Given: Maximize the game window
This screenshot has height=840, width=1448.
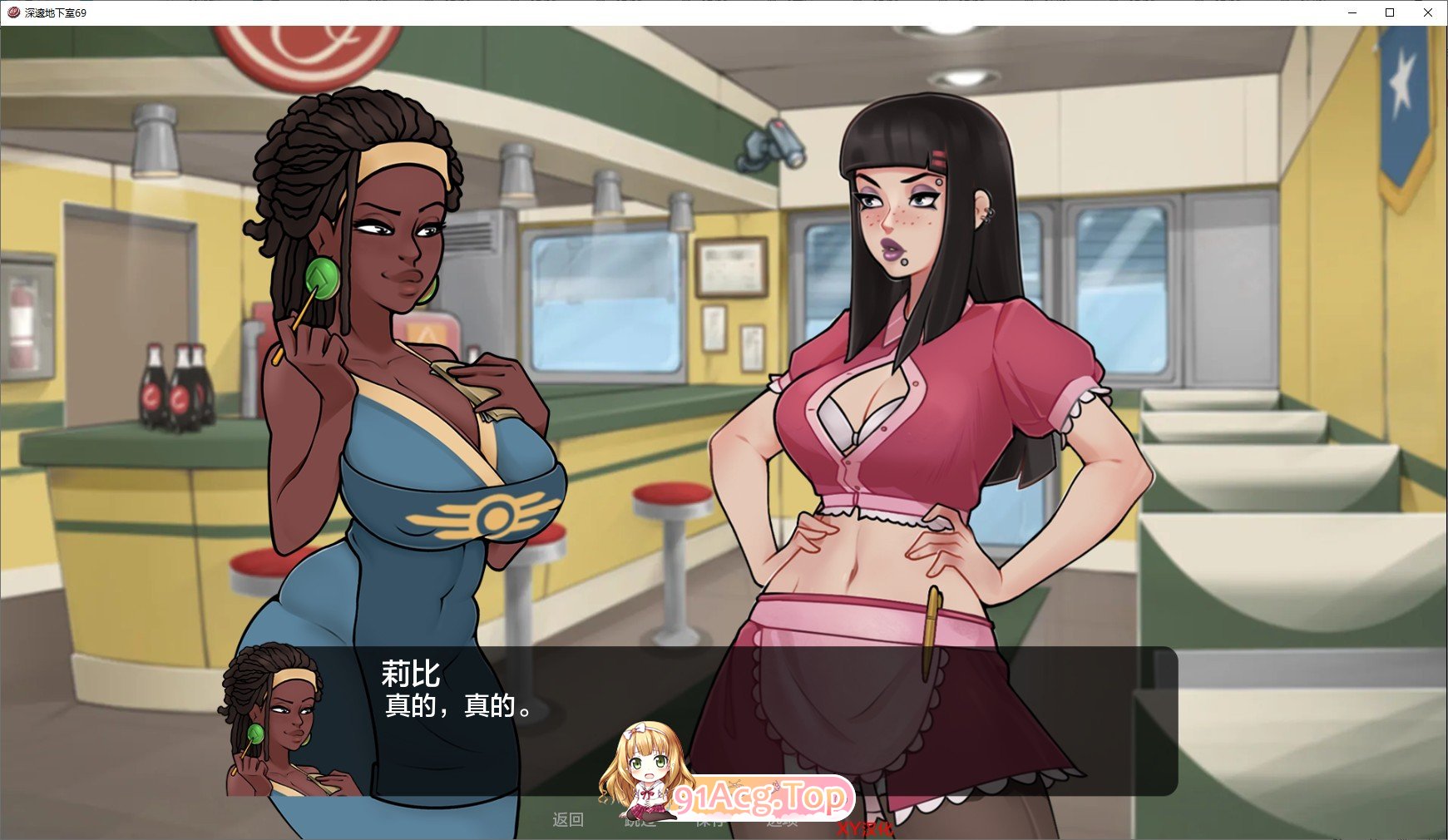Looking at the screenshot, I should 1390,12.
